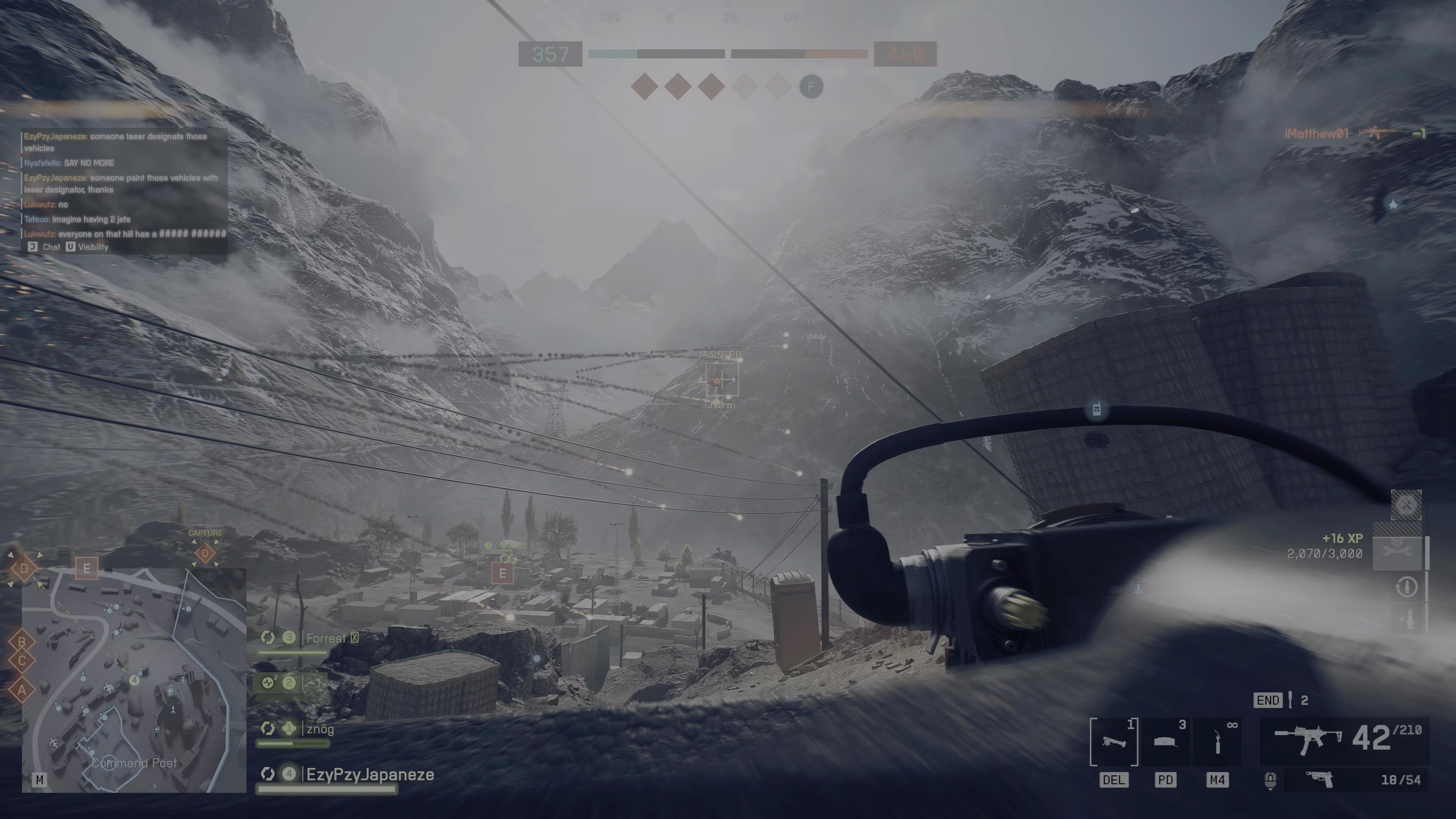Choose the anti-tank mine gadget slot

point(1166,741)
